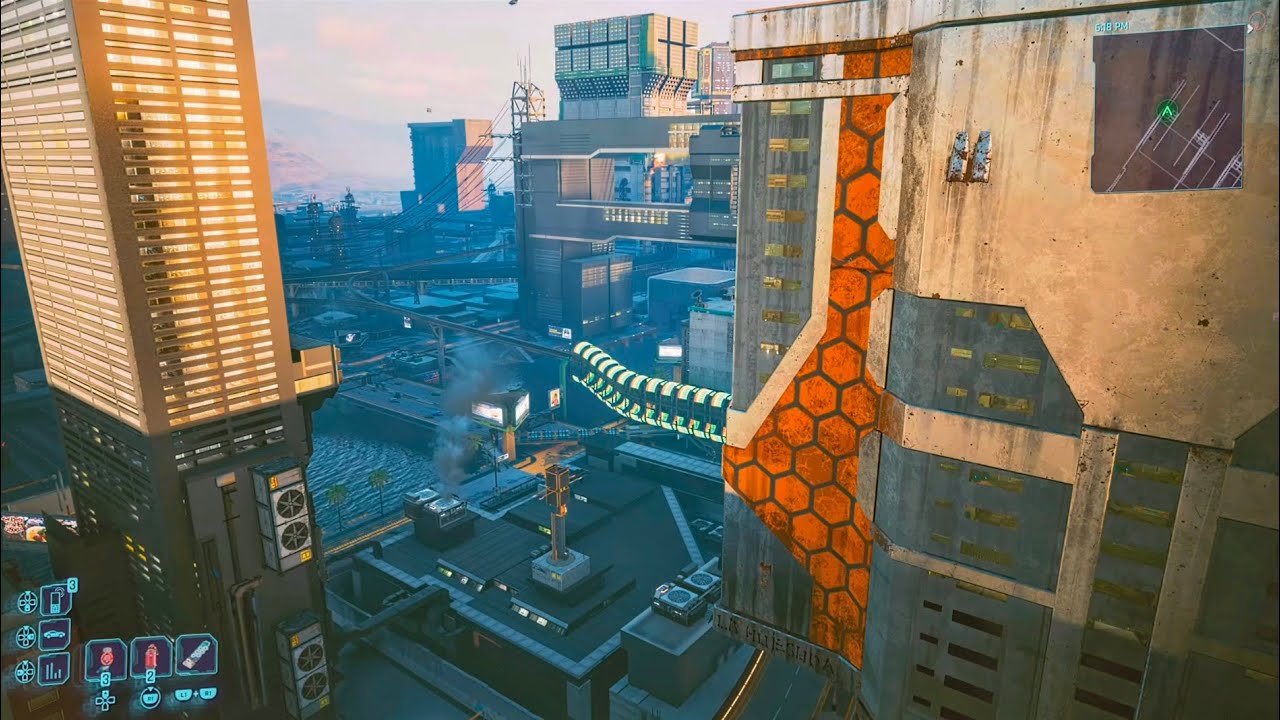The height and width of the screenshot is (720, 1280).
Task: Select the red grenade slot with count 3
Action: click(x=105, y=658)
